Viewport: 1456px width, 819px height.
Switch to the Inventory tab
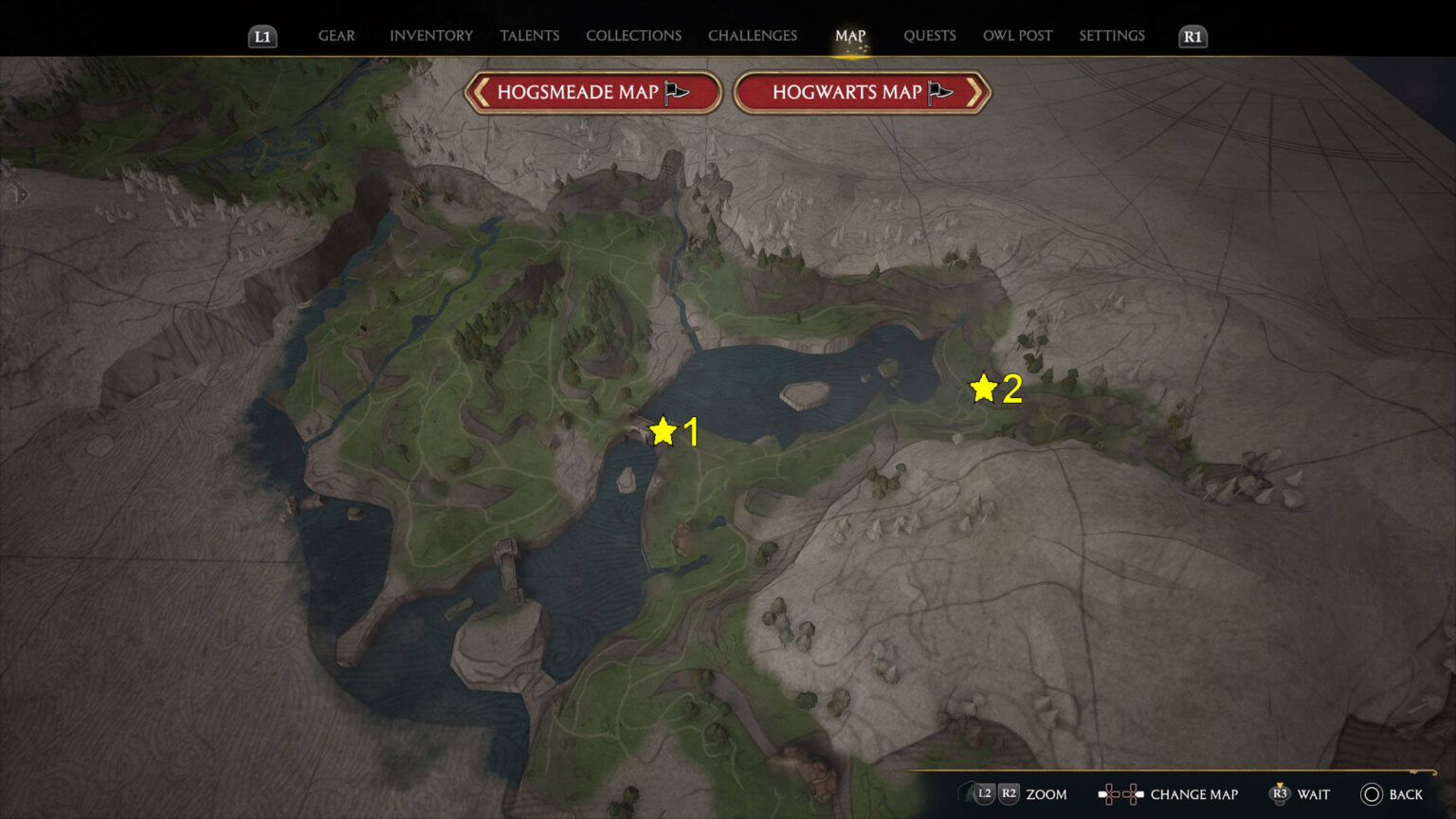tap(430, 35)
